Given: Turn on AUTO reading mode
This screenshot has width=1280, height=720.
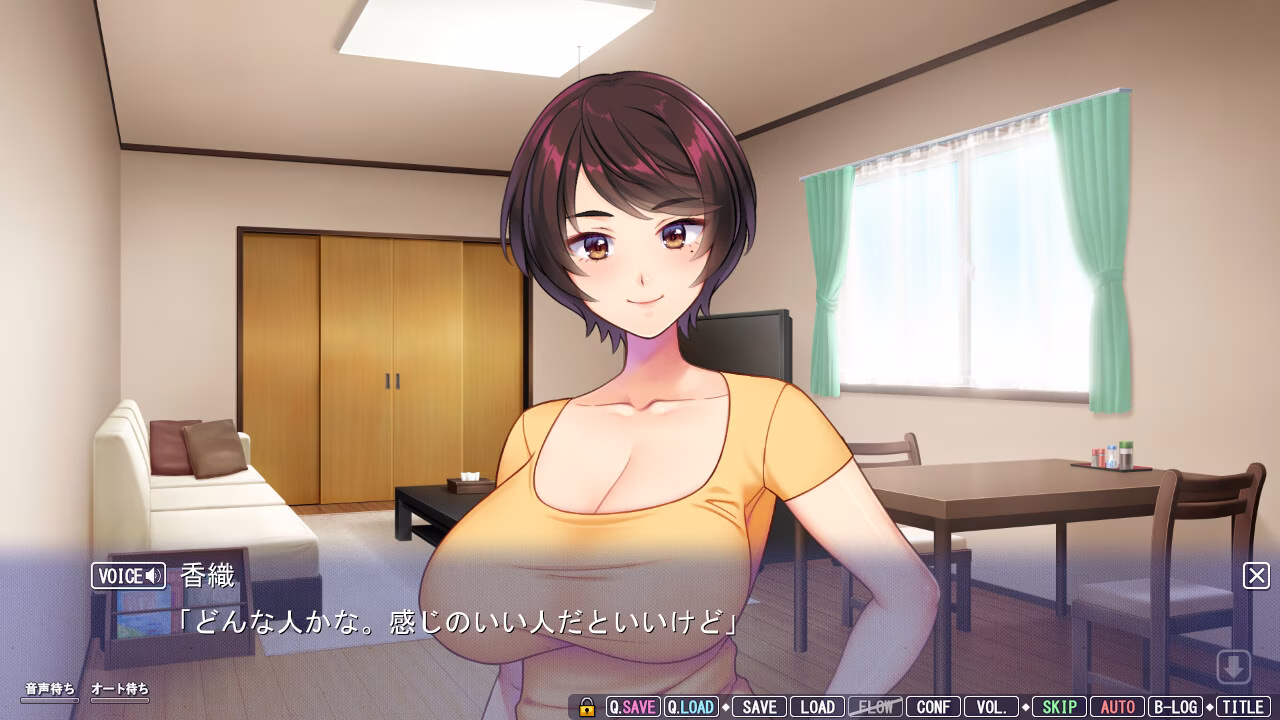Looking at the screenshot, I should pos(1117,706).
